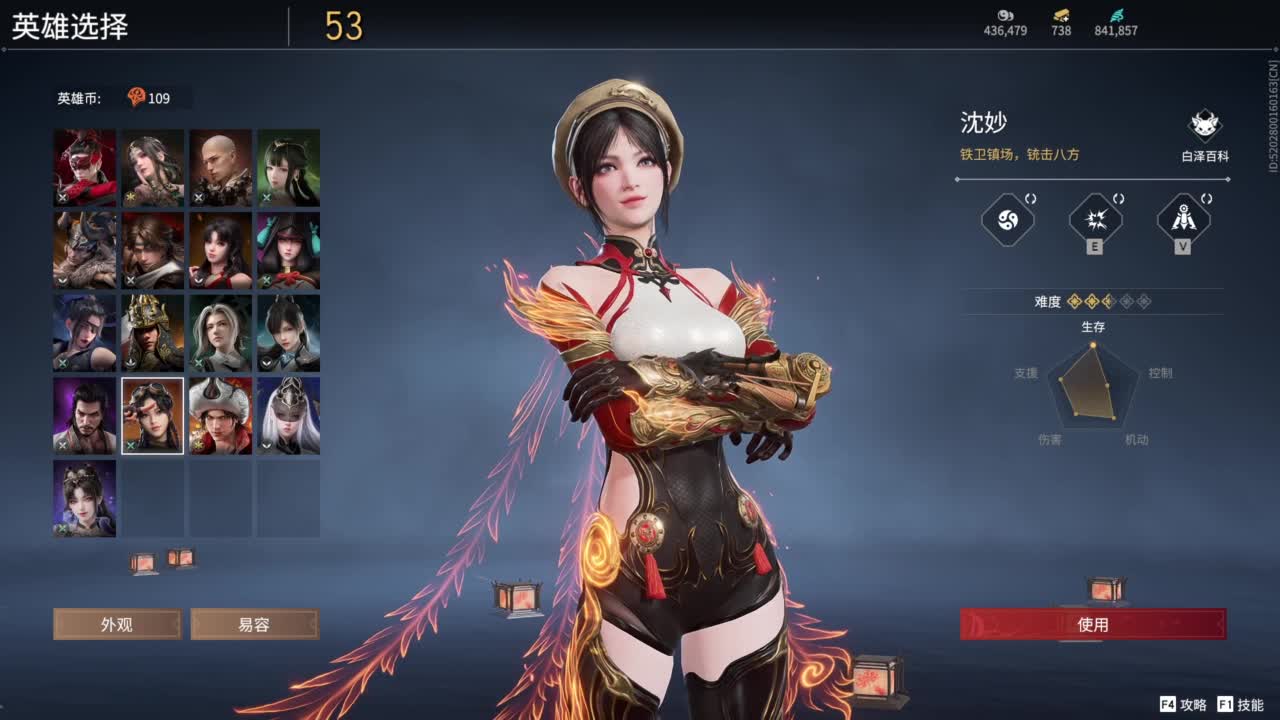Toggle ownership mark on top-left red hero
This screenshot has height=720, width=1280.
pos(62,198)
